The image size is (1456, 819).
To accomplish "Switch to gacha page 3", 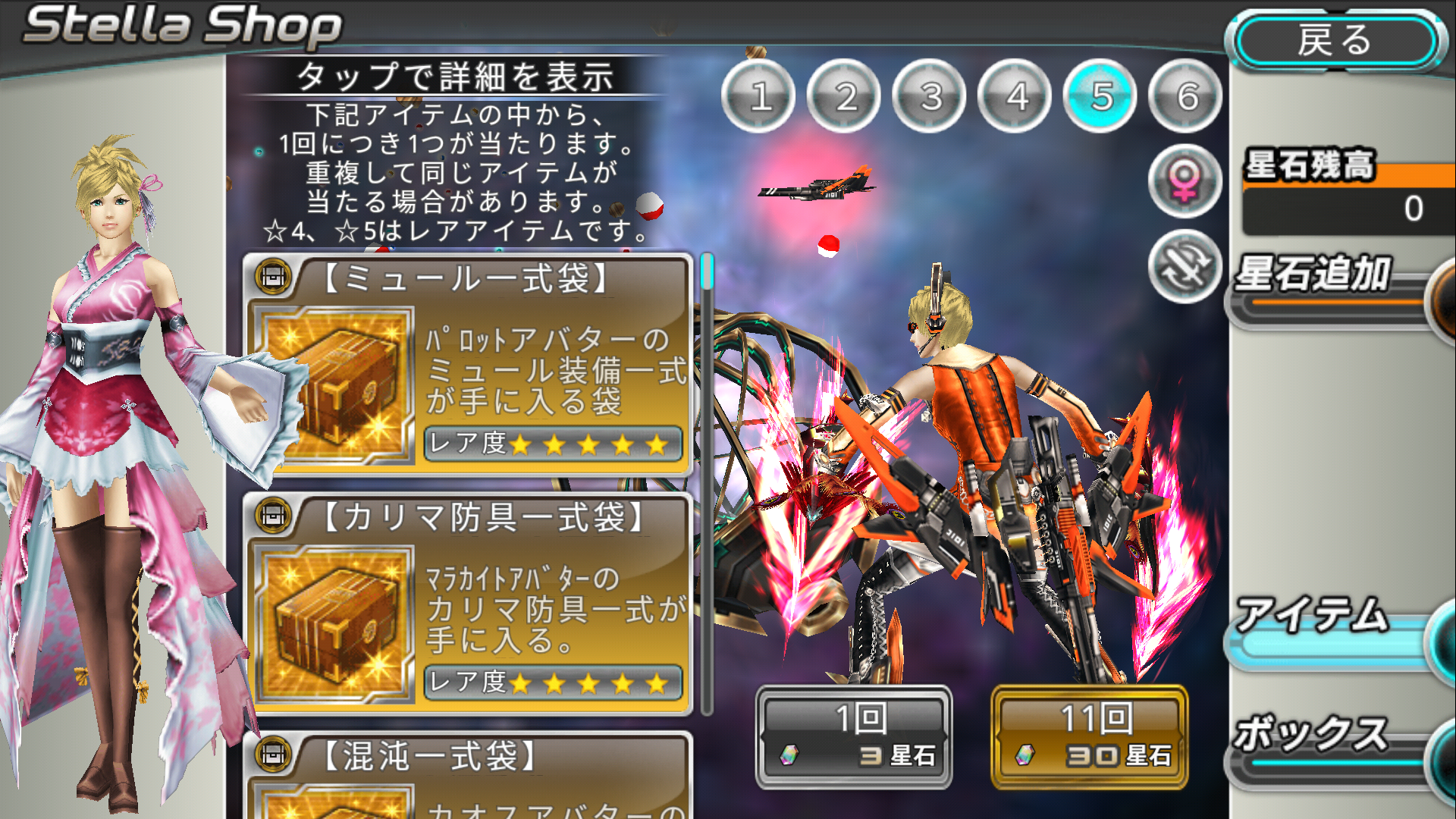I will 930,96.
